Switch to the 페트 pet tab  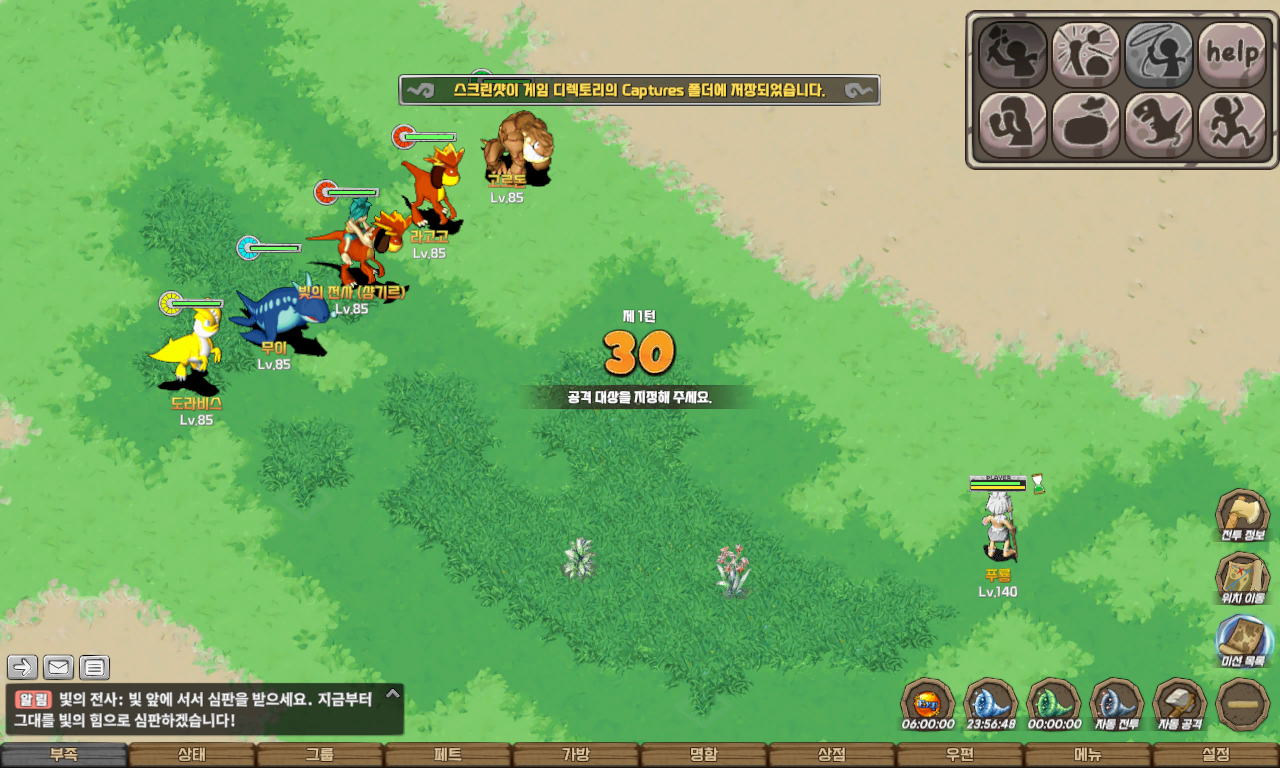[x=447, y=755]
